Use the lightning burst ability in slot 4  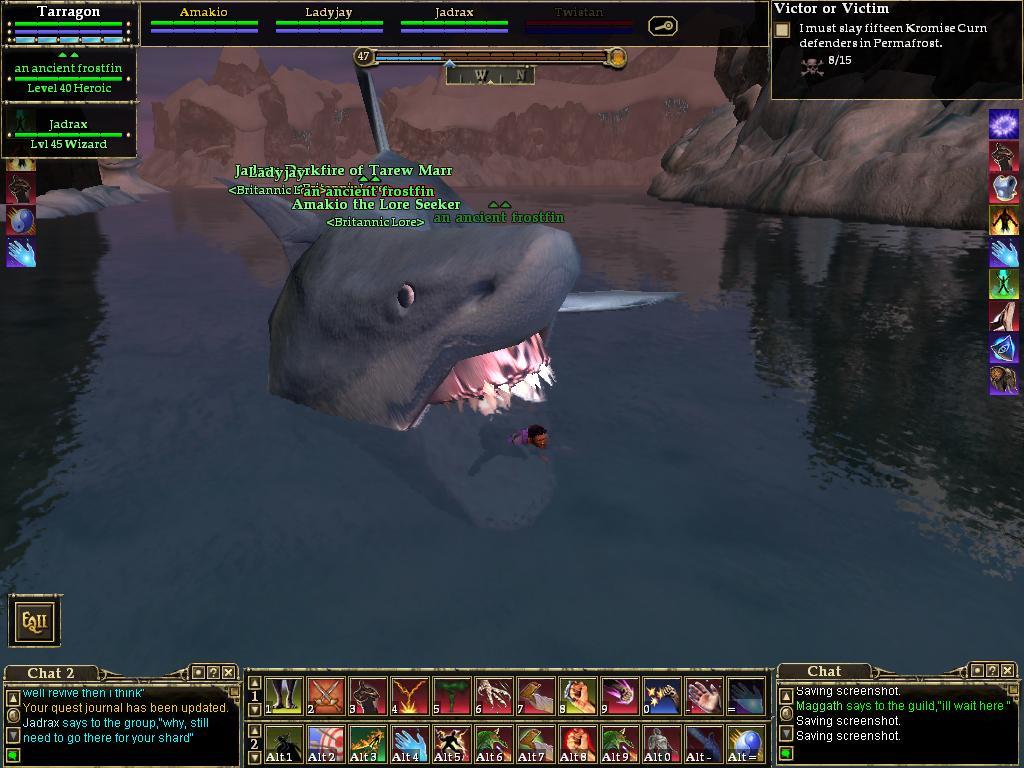tap(410, 696)
